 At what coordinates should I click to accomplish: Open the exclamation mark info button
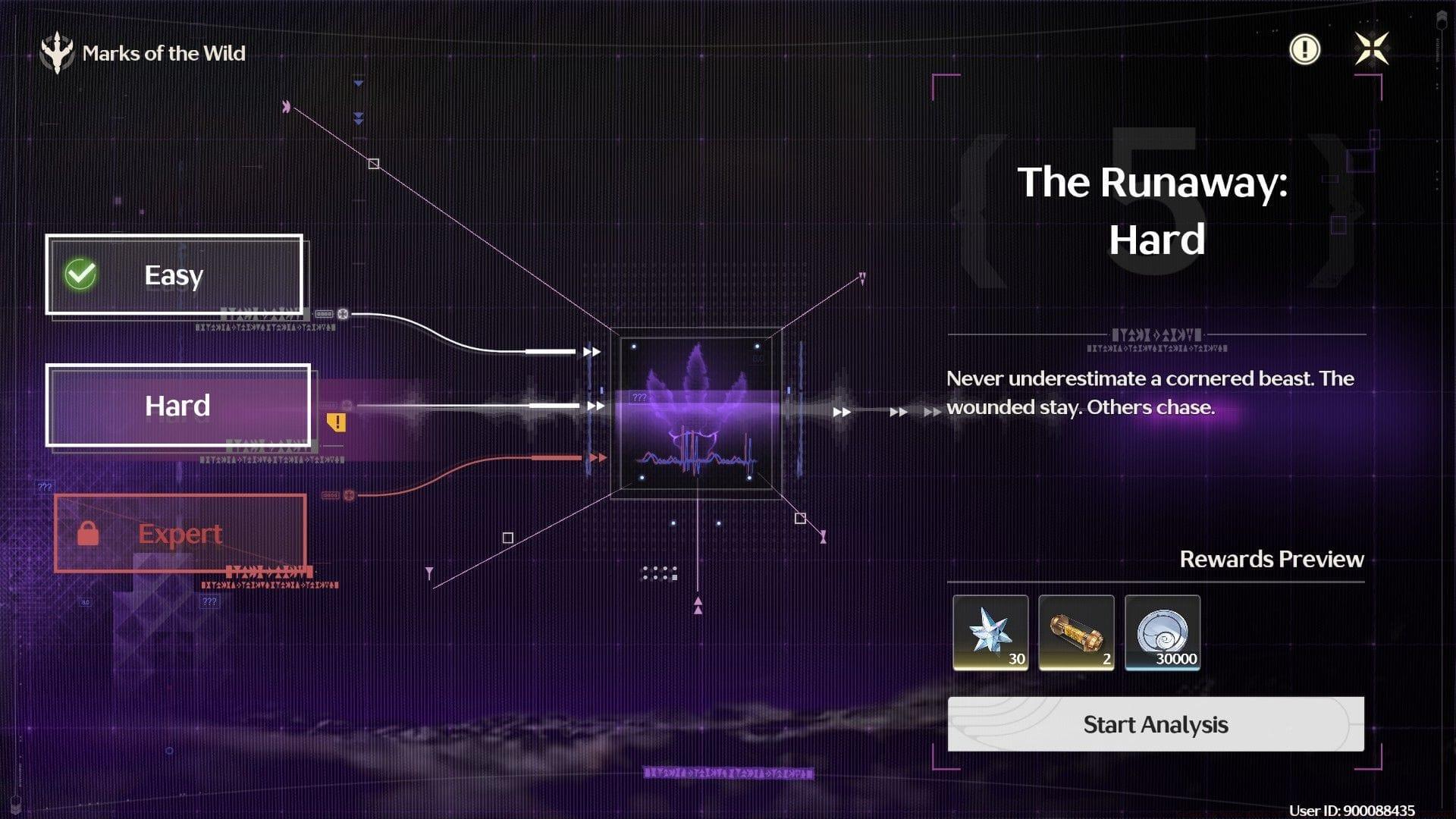pyautogui.click(x=1304, y=49)
